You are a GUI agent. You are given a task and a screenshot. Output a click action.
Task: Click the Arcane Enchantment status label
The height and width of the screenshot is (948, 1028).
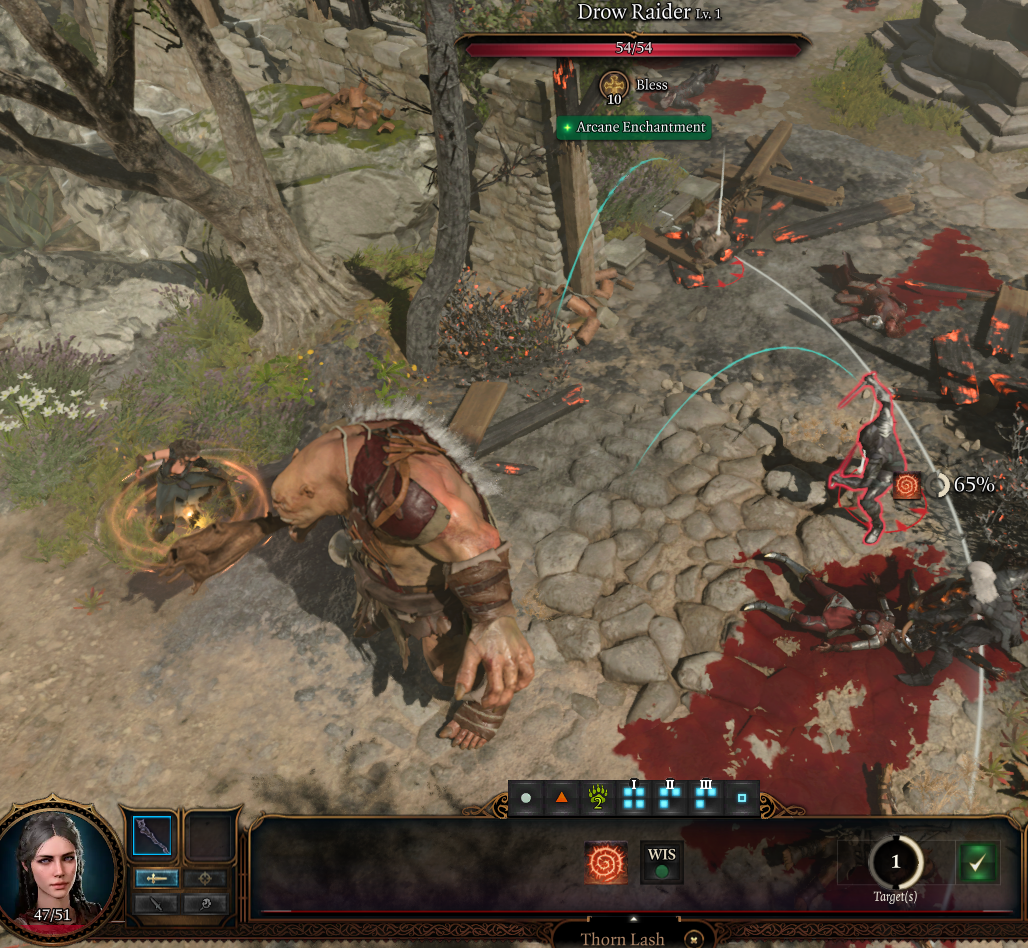633,128
